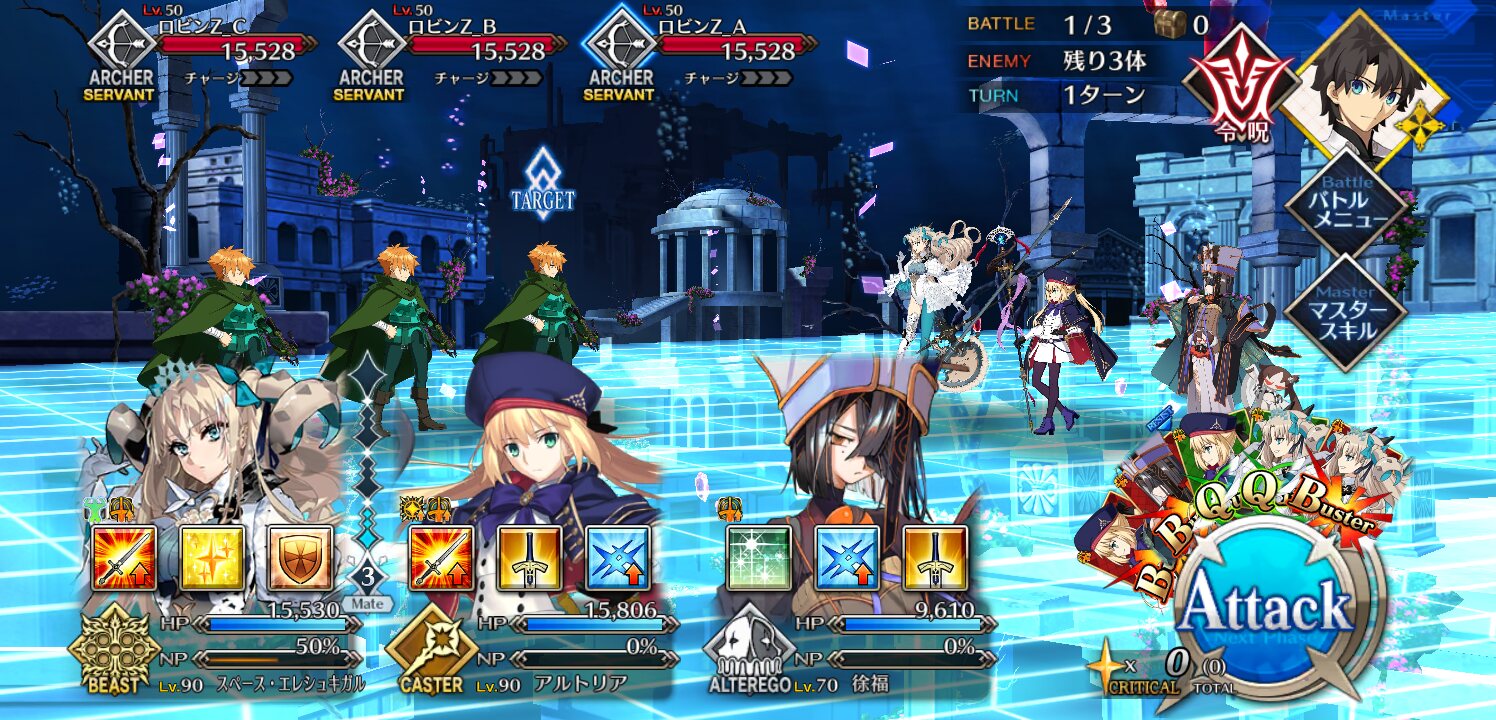Activate Xu Fu's green sparkle skill
The width and height of the screenshot is (1496, 720).
(759, 557)
